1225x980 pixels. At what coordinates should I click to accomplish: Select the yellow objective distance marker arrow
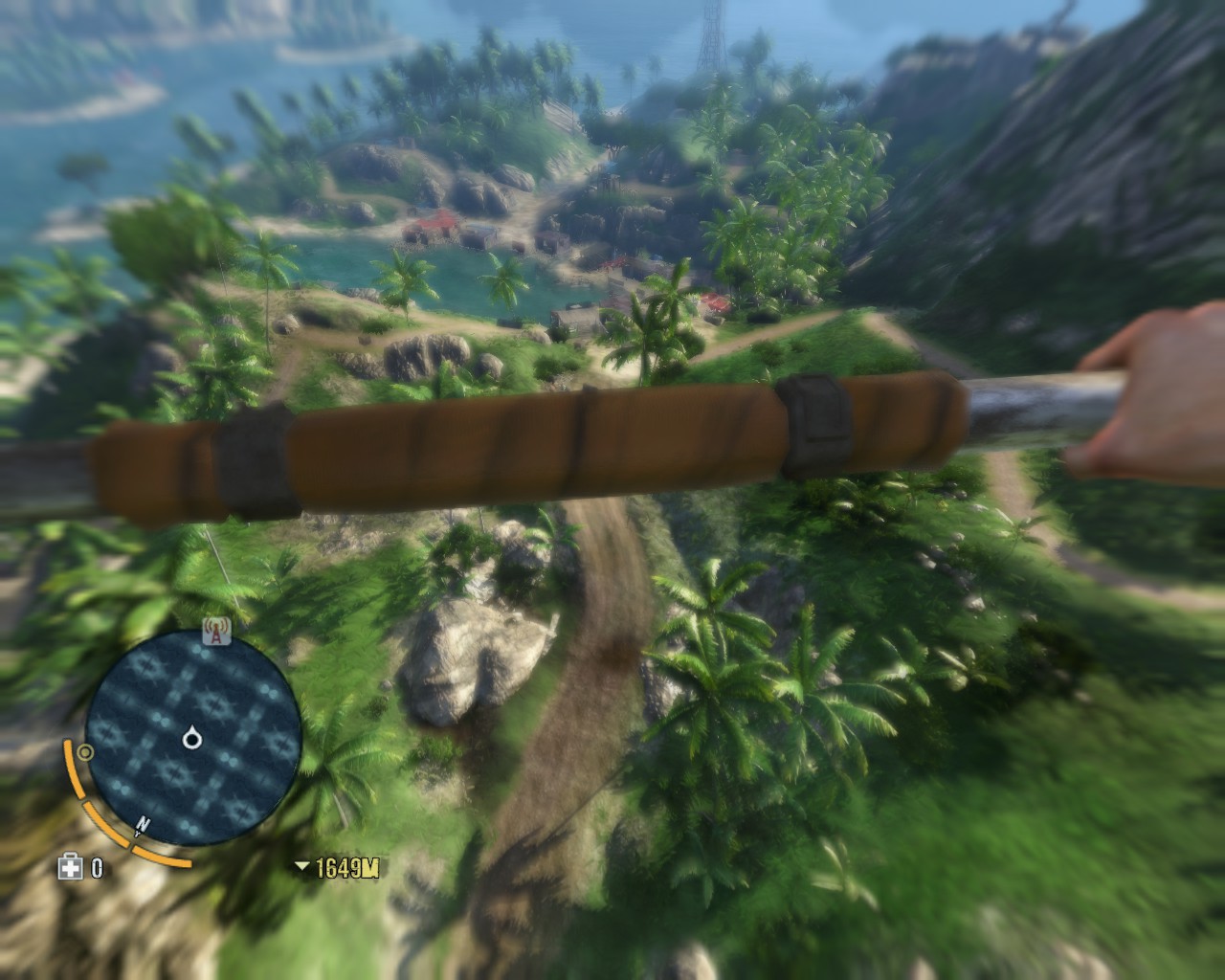[302, 868]
